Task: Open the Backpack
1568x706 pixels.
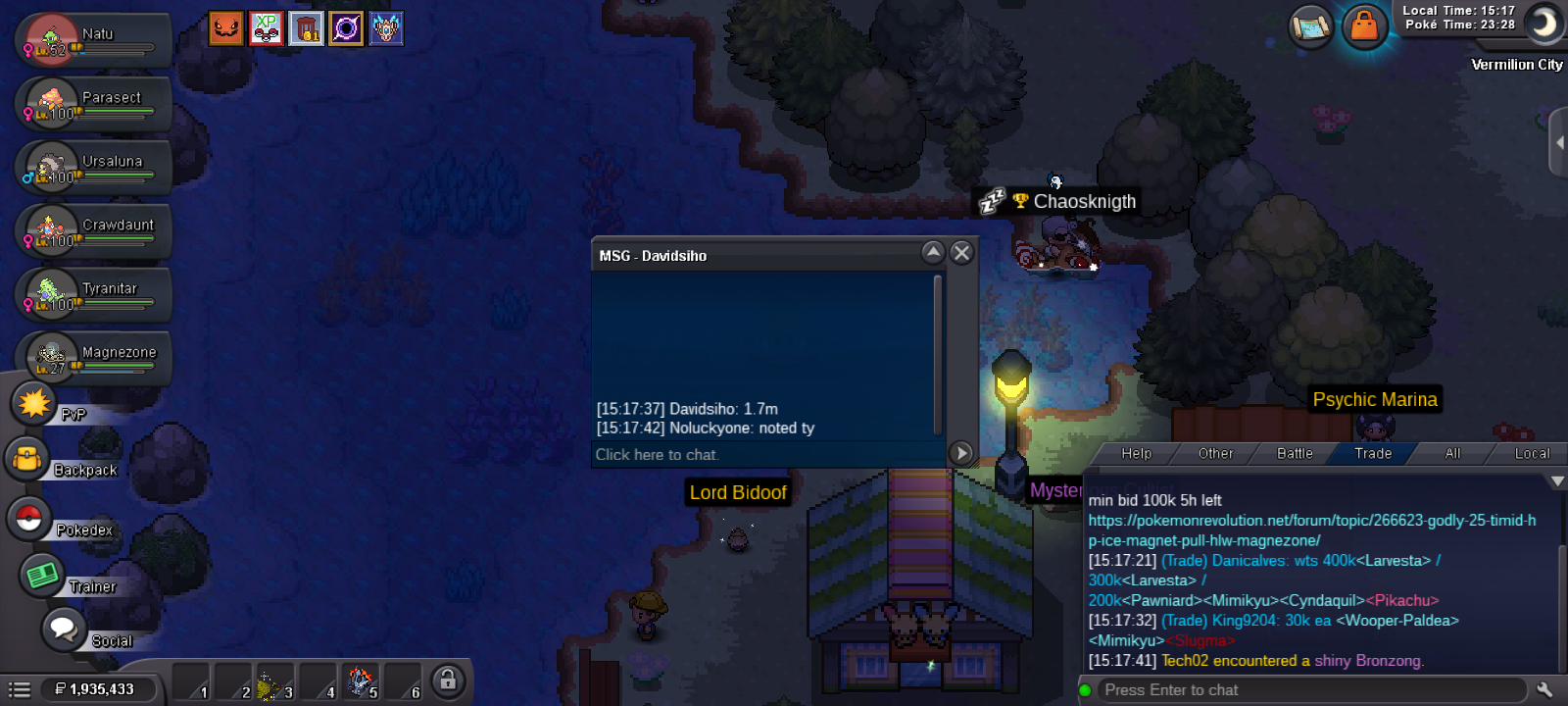Action: tap(29, 459)
